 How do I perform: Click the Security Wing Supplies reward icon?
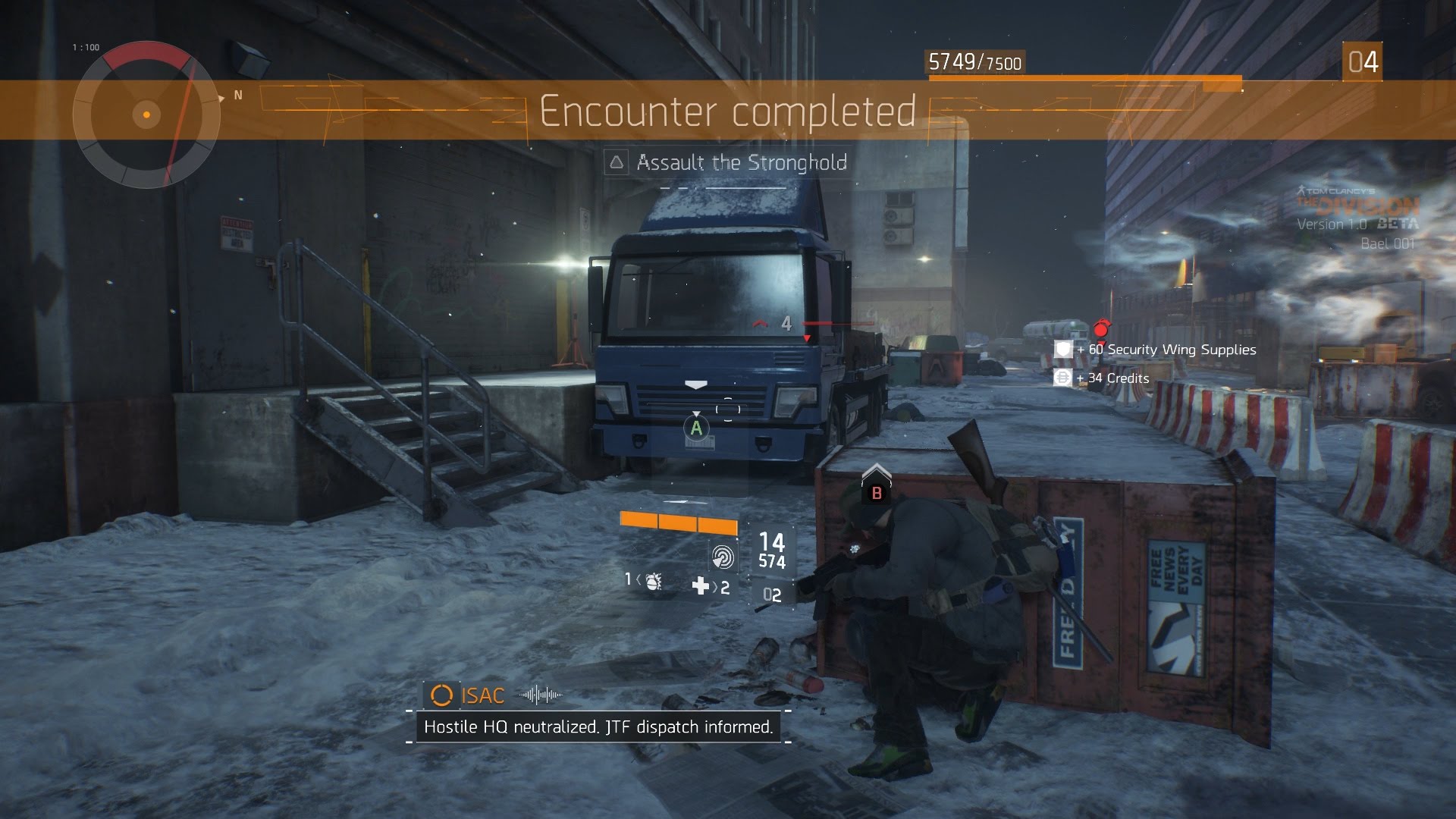point(1063,349)
